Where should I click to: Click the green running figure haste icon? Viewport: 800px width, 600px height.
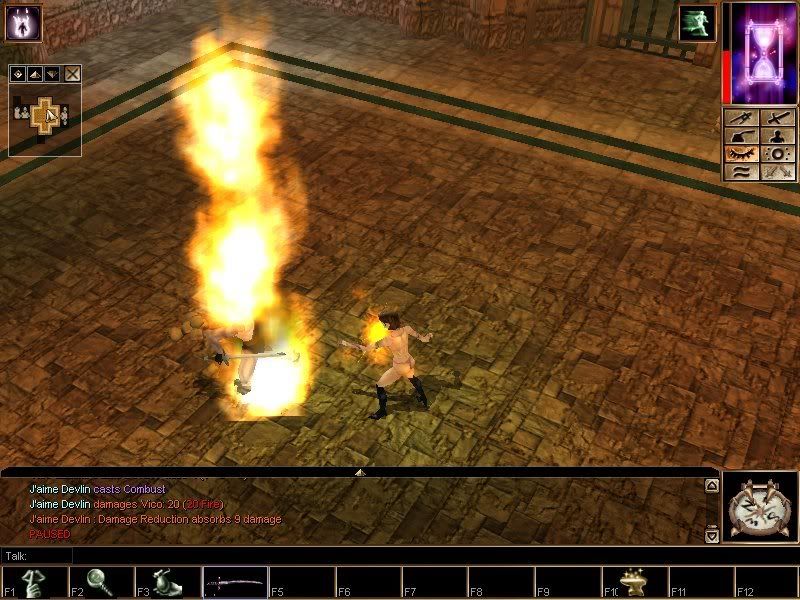point(696,23)
